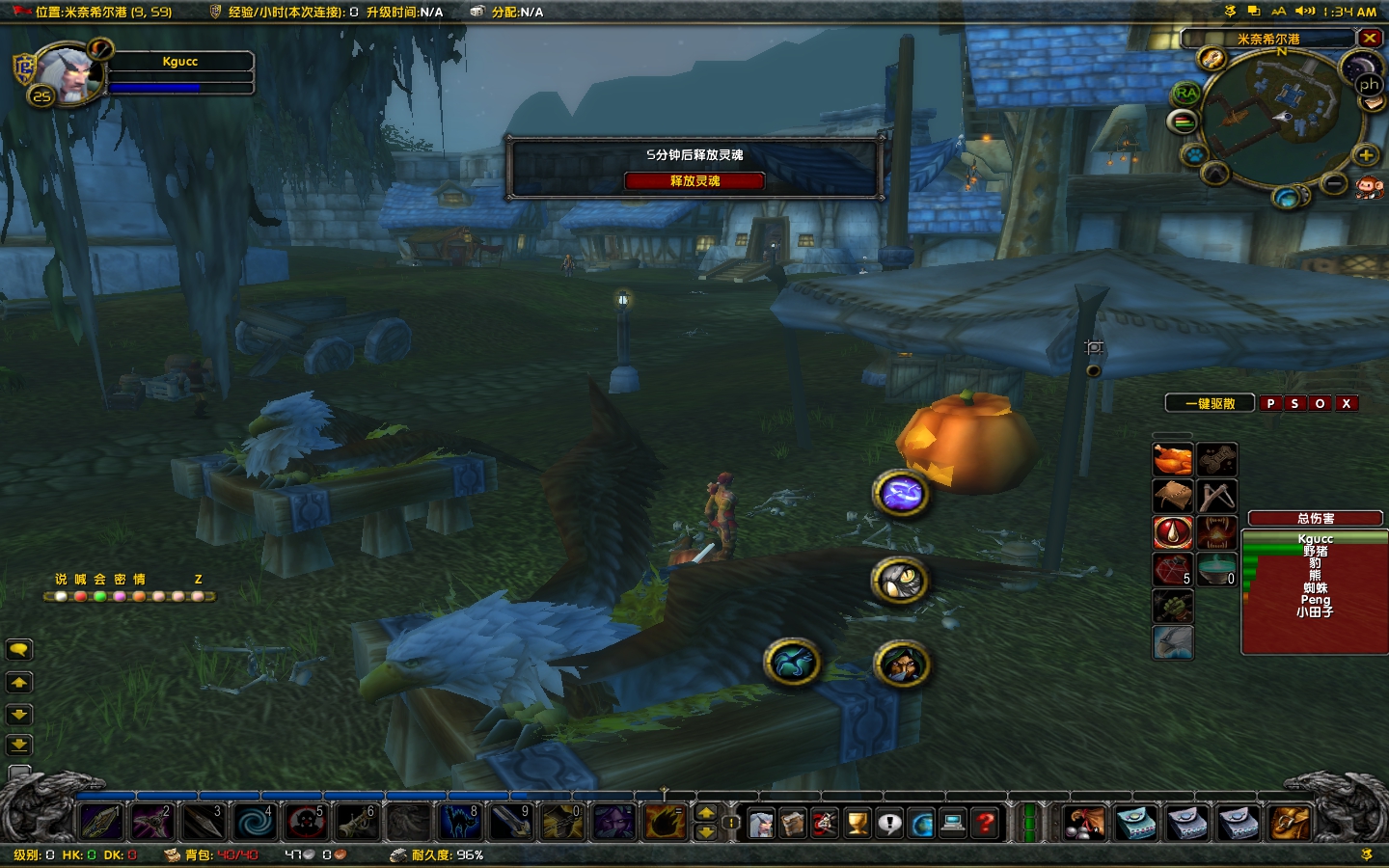Click the golden trophy achievements icon
Image resolution: width=1389 pixels, height=868 pixels.
(x=858, y=823)
